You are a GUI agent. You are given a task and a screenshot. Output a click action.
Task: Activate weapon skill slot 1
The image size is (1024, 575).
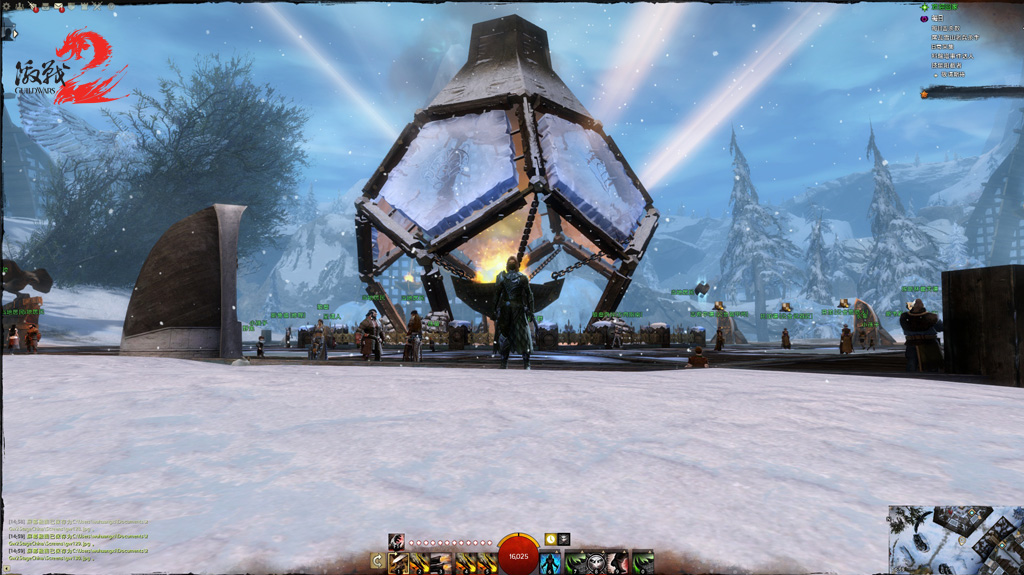[398, 562]
